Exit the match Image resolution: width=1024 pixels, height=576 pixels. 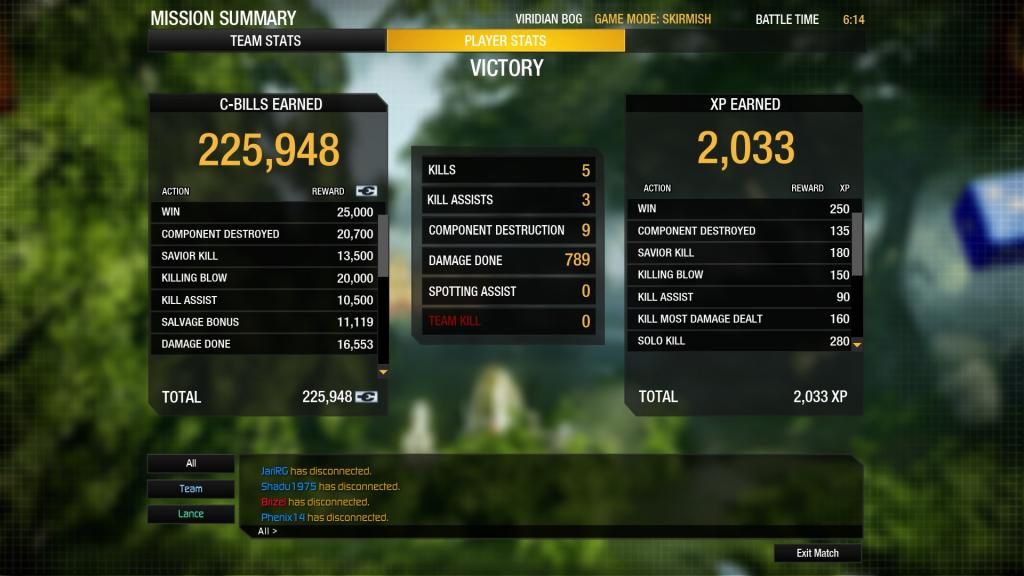(x=817, y=553)
